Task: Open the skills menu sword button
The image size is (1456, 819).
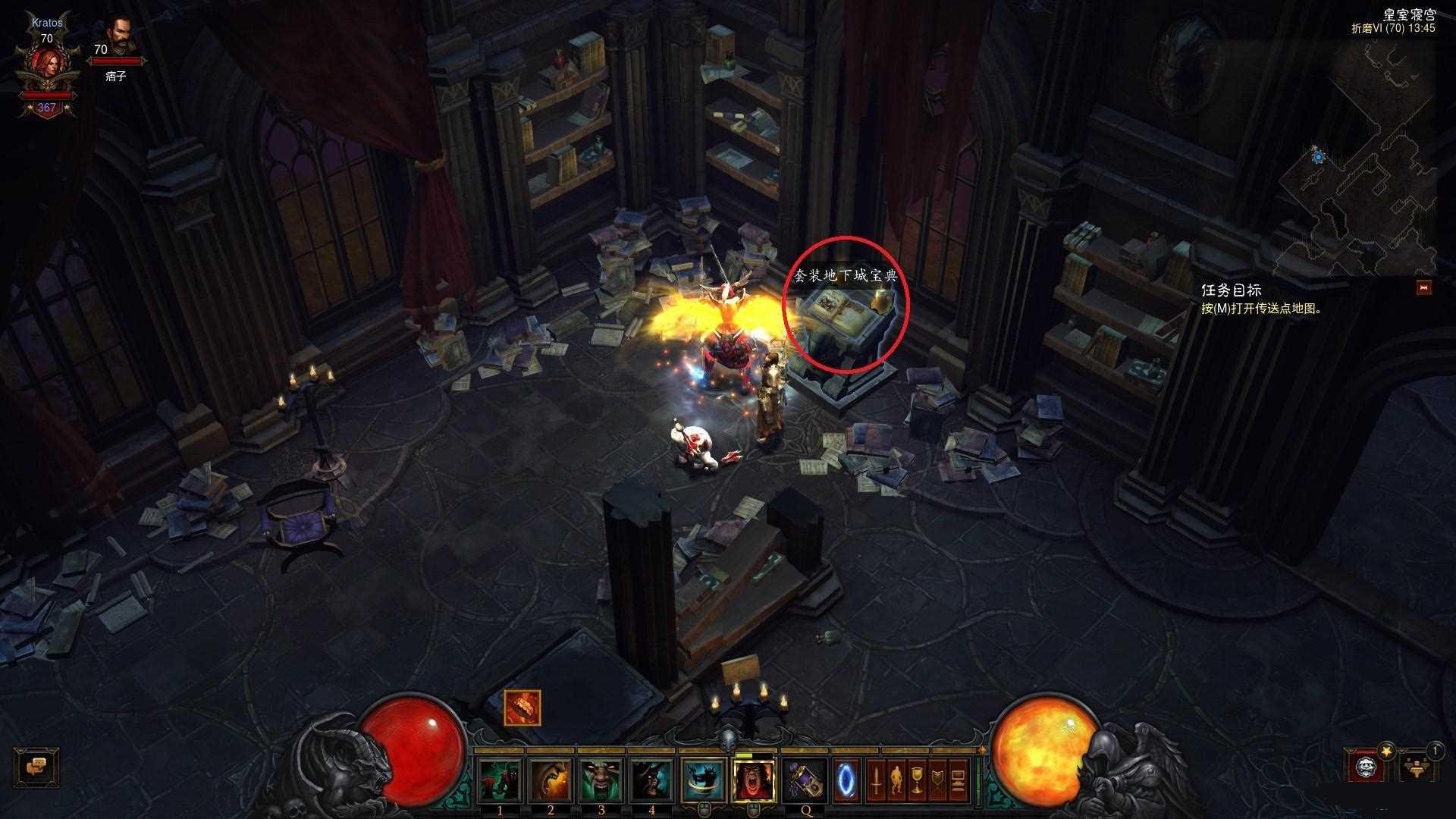Action: point(876,780)
